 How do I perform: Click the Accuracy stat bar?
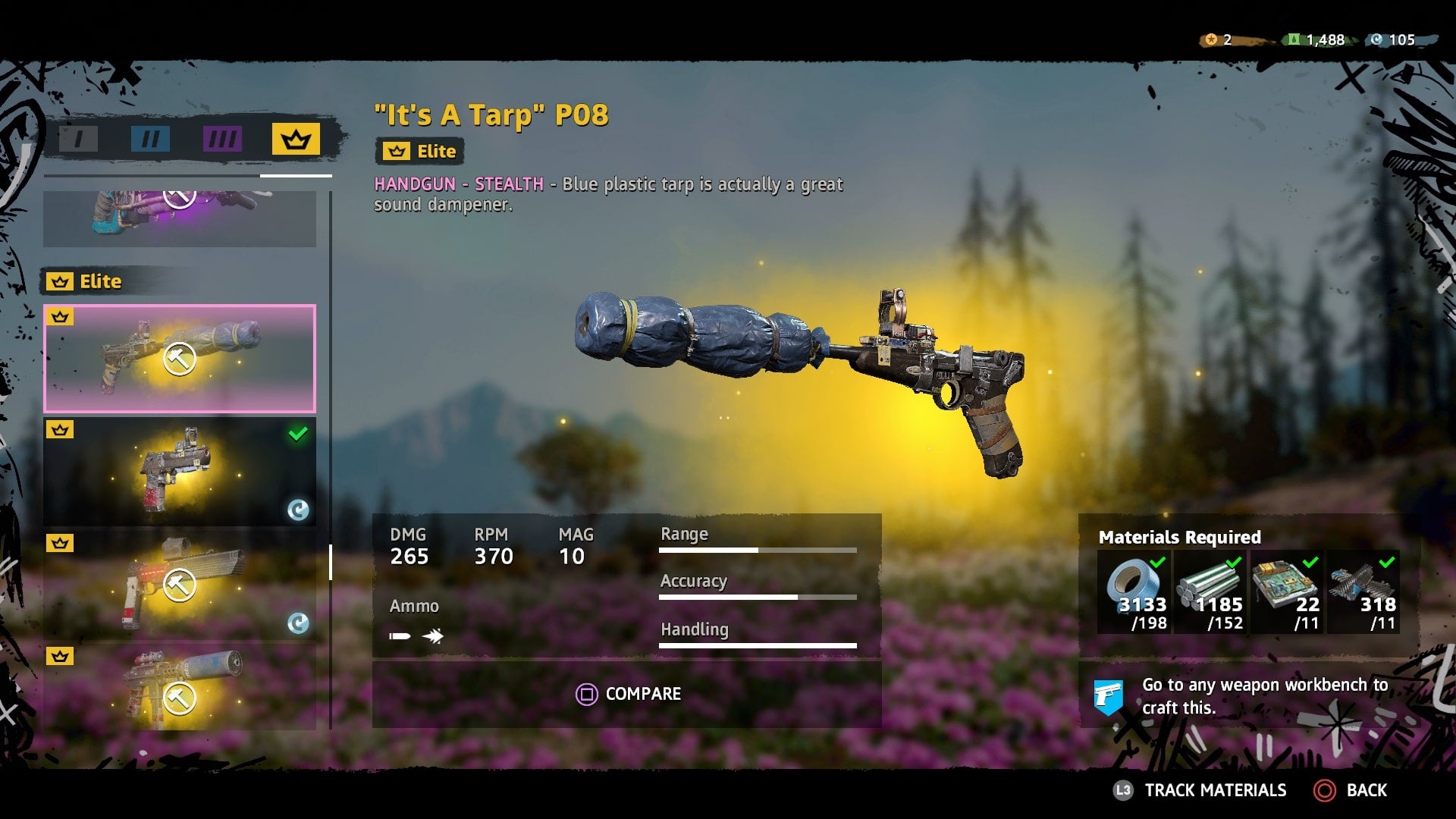(758, 597)
